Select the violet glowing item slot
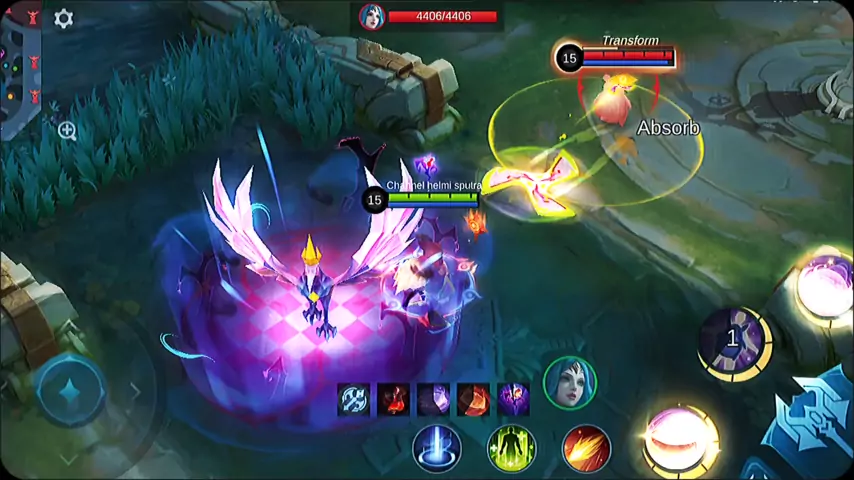 (513, 399)
